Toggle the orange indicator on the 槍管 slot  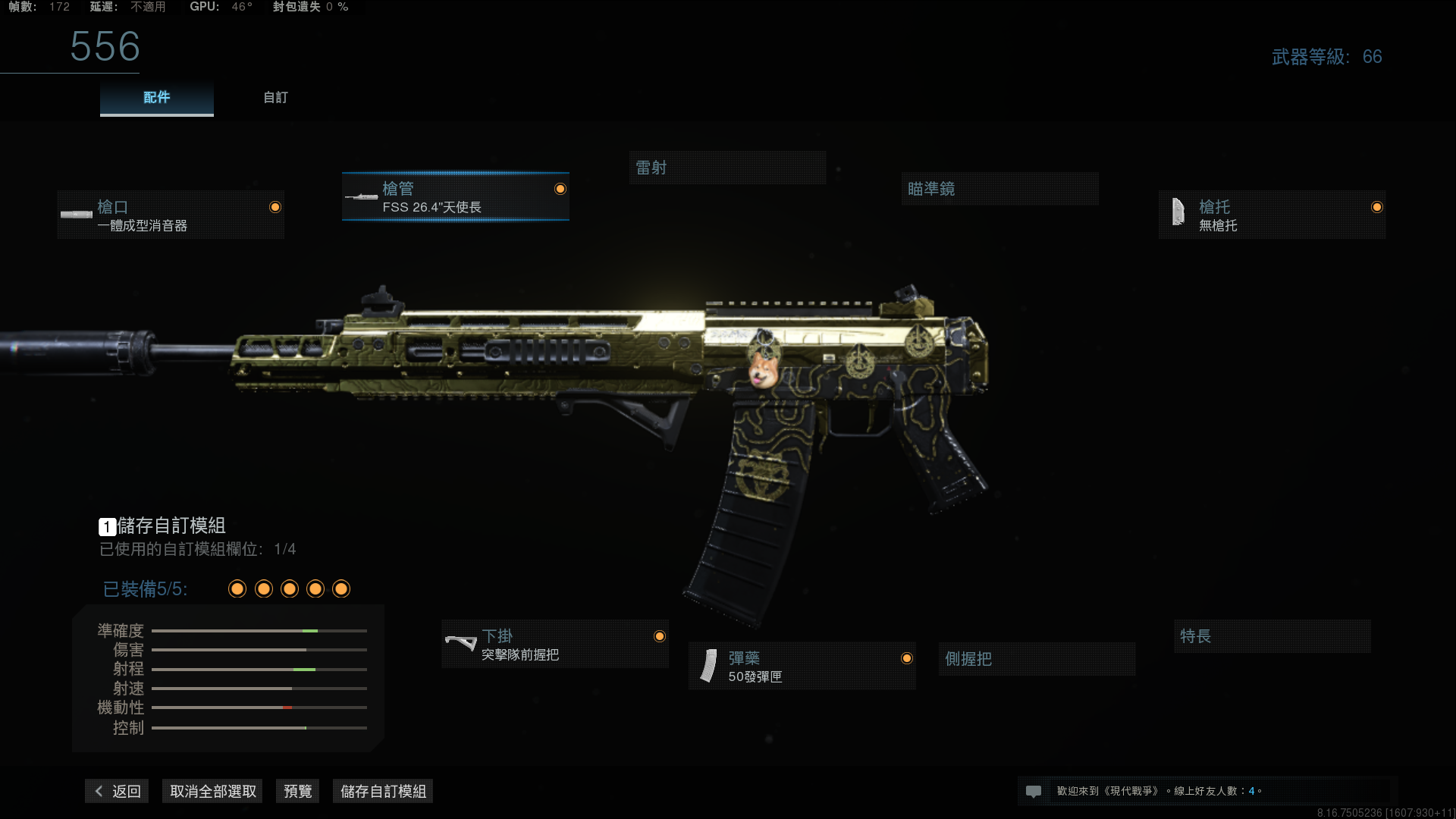click(x=560, y=189)
